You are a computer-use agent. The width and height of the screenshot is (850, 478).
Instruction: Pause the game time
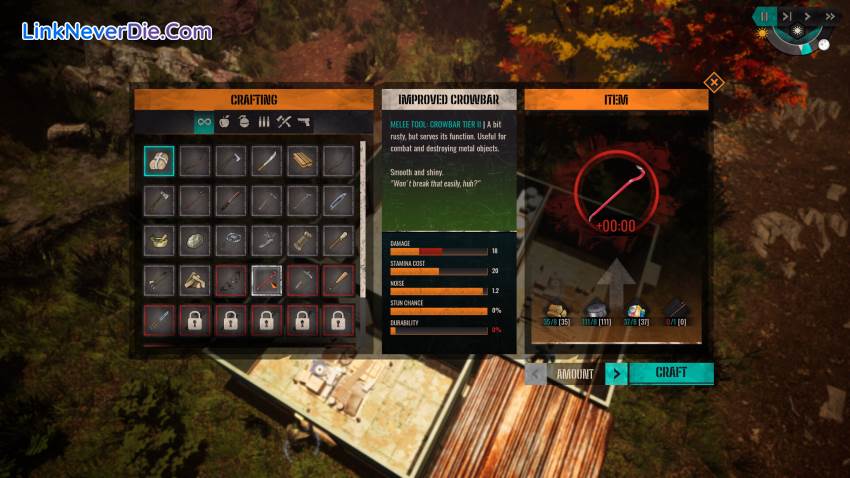[765, 16]
